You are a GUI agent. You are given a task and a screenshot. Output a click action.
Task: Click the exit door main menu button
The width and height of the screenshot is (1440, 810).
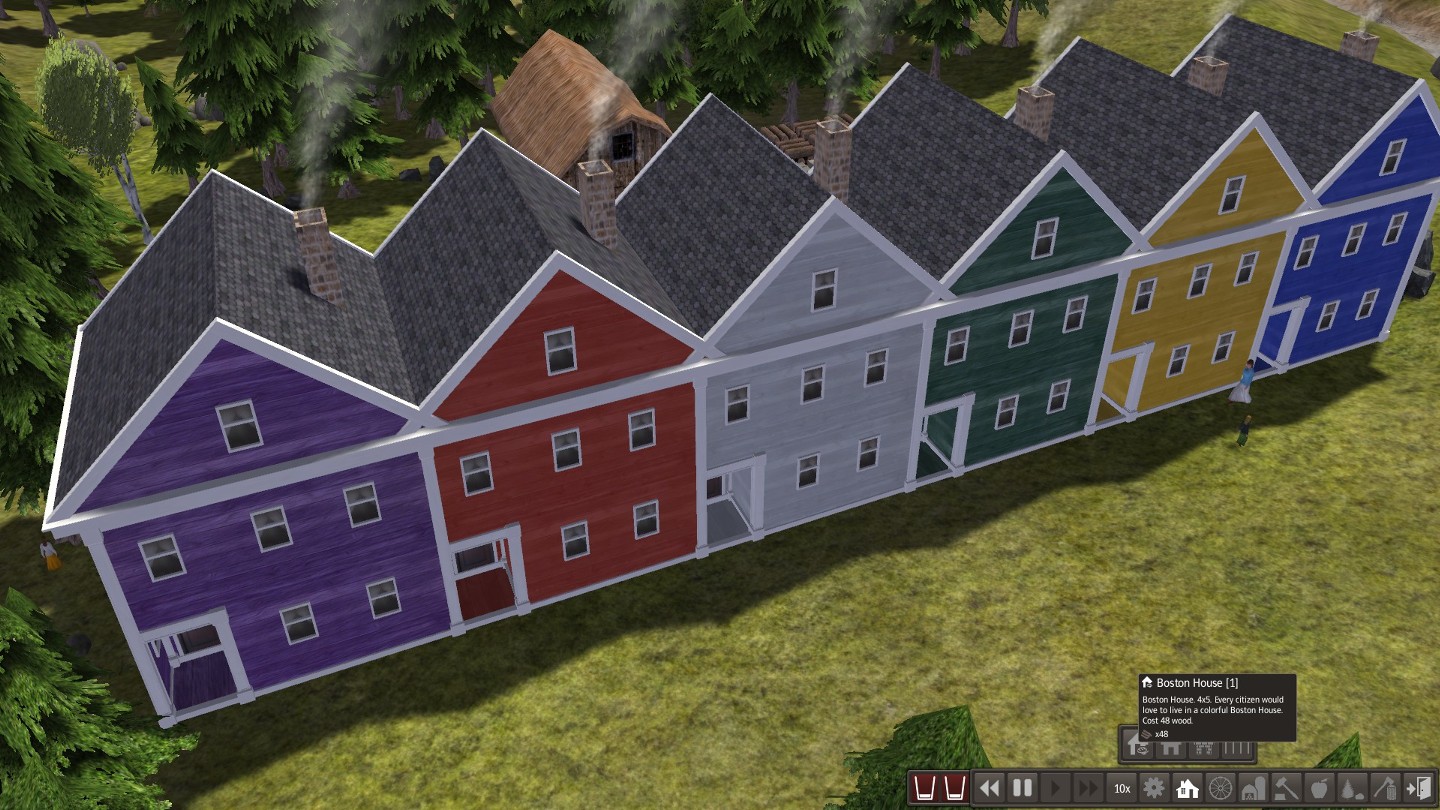1418,788
